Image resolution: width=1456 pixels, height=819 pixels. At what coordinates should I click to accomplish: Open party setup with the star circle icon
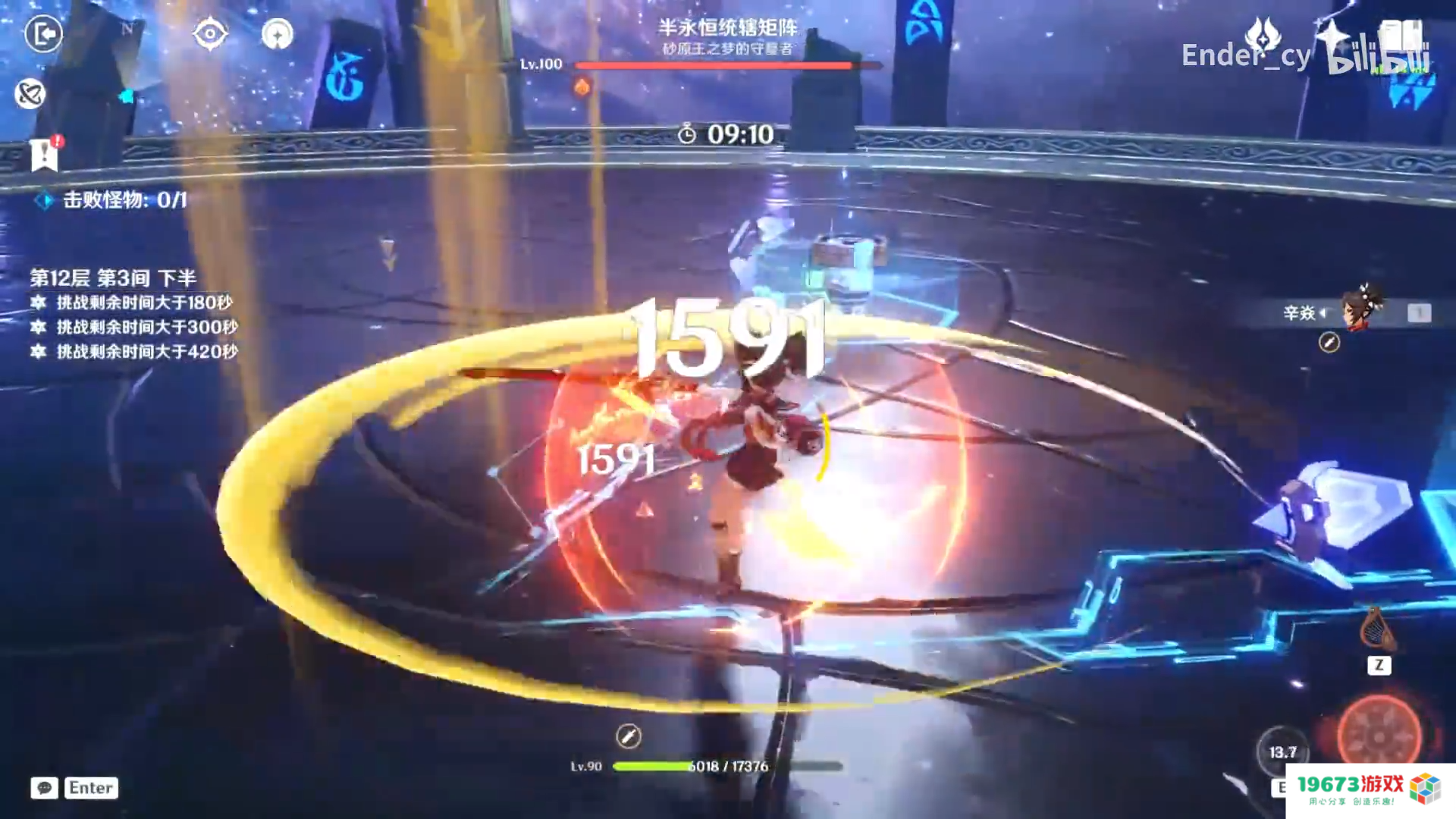tap(277, 34)
